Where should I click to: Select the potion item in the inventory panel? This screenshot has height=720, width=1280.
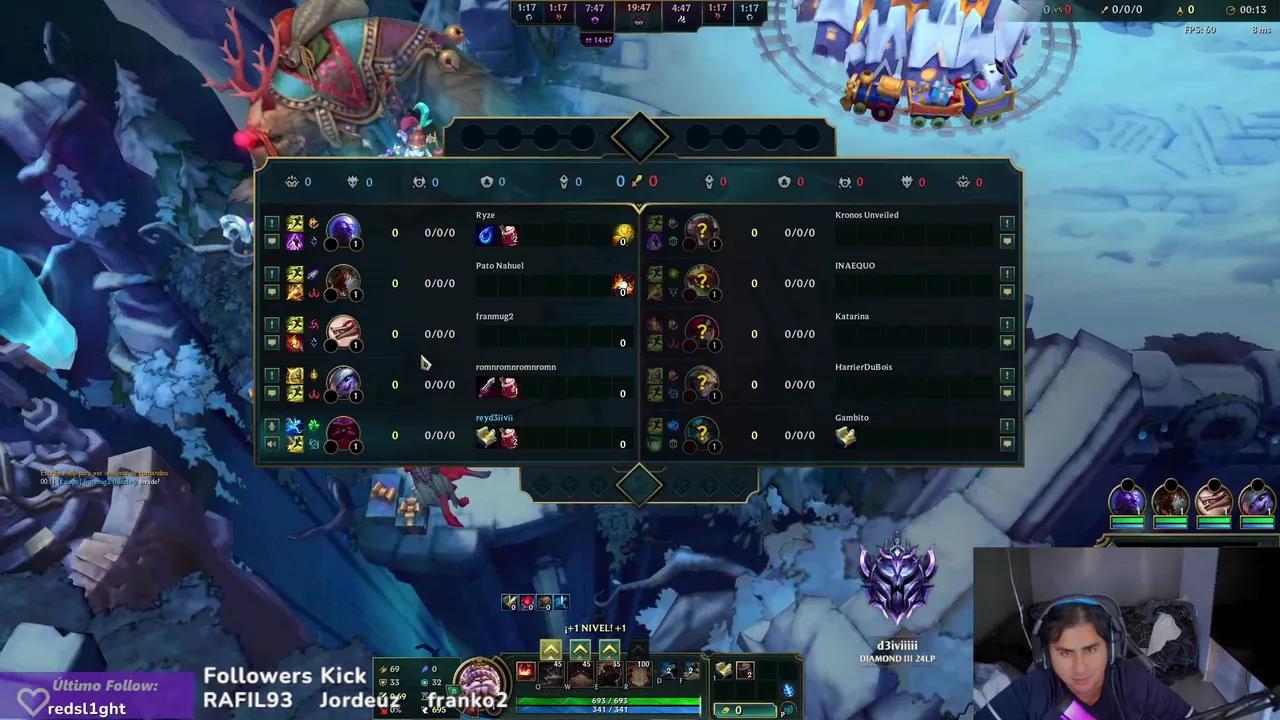[x=746, y=672]
